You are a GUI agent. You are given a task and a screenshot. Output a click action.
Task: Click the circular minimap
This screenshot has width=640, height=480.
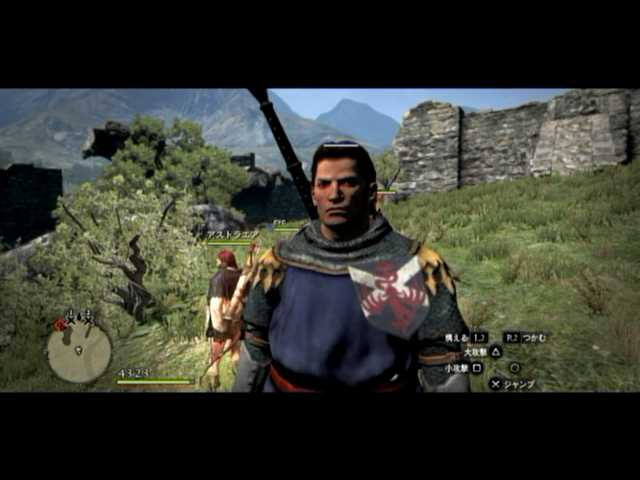(79, 351)
